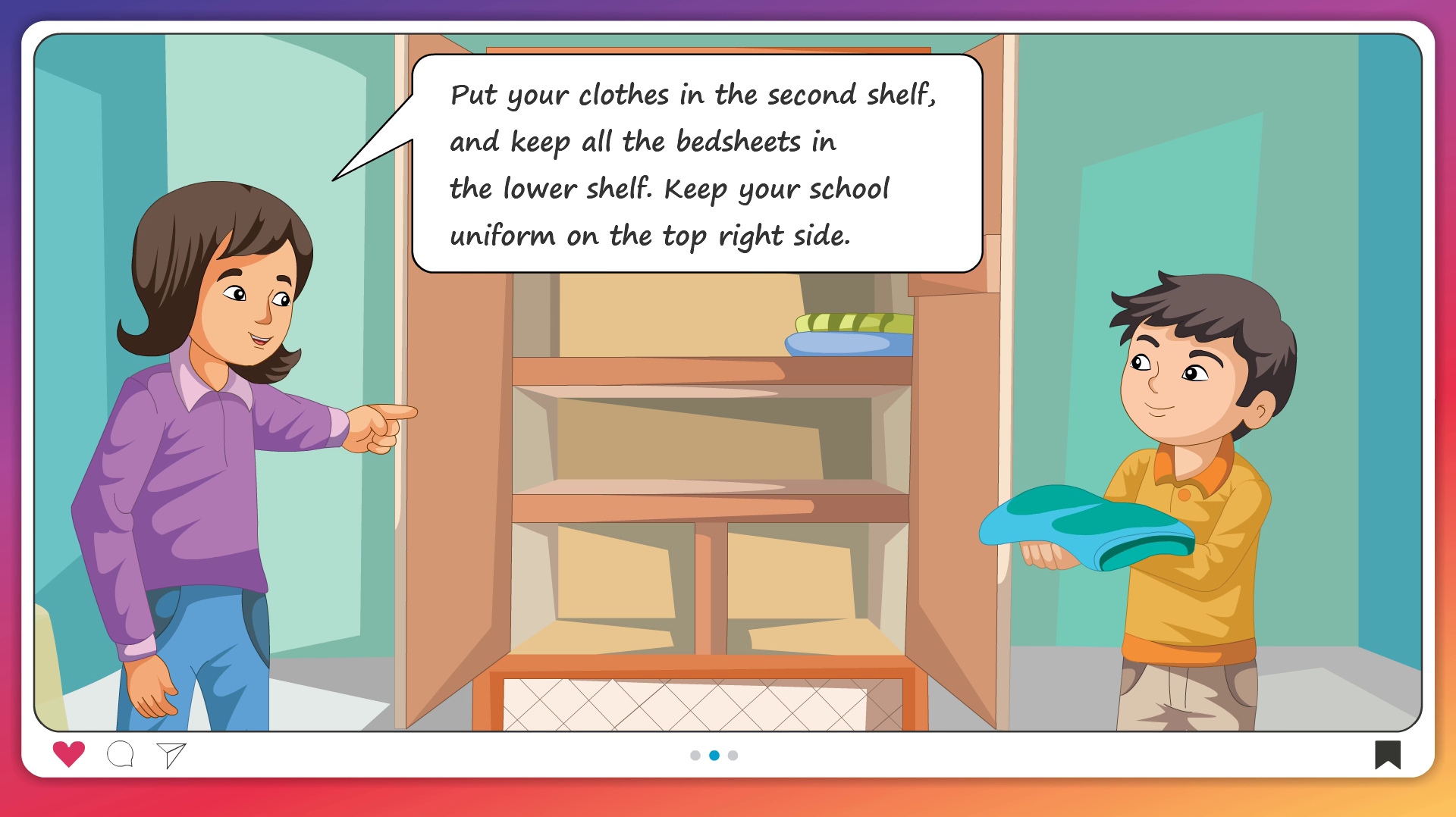Jump to the third slide dot
Image resolution: width=1456 pixels, height=817 pixels.
[733, 756]
